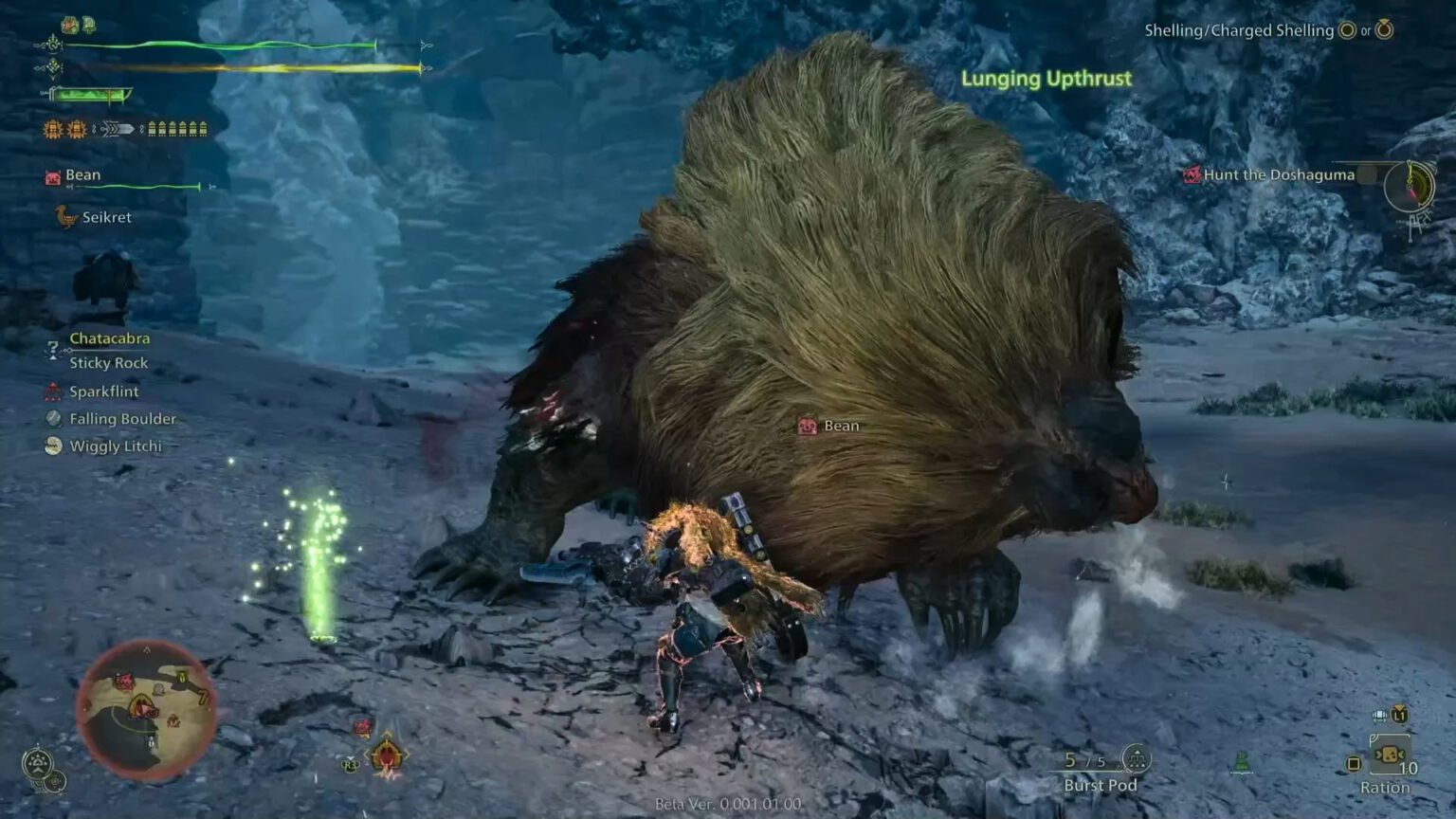Open the Chatacabra monster entry

[x=107, y=337]
